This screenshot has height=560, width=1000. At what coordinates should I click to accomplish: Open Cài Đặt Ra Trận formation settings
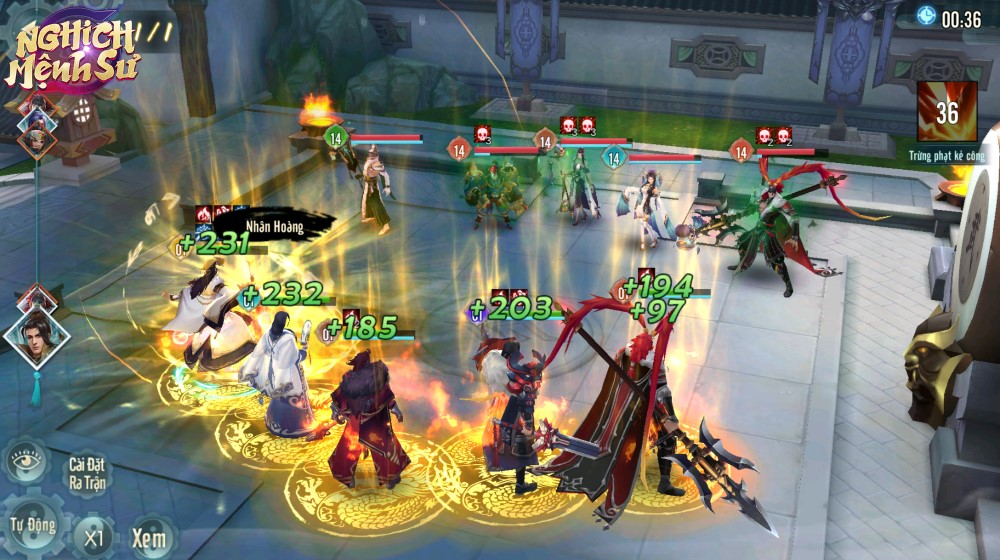coord(89,472)
